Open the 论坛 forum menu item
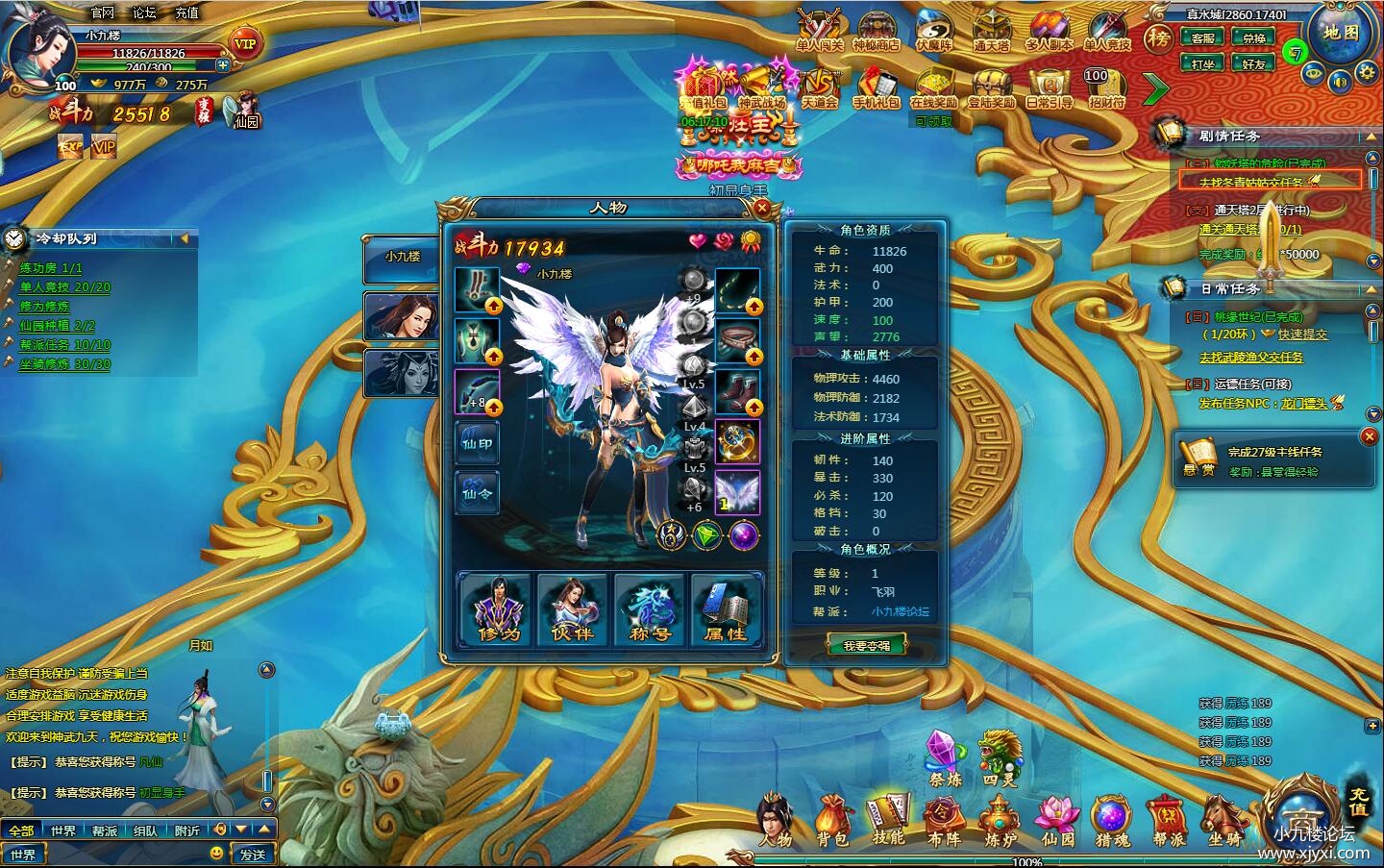The height and width of the screenshot is (868, 1384). tap(146, 12)
